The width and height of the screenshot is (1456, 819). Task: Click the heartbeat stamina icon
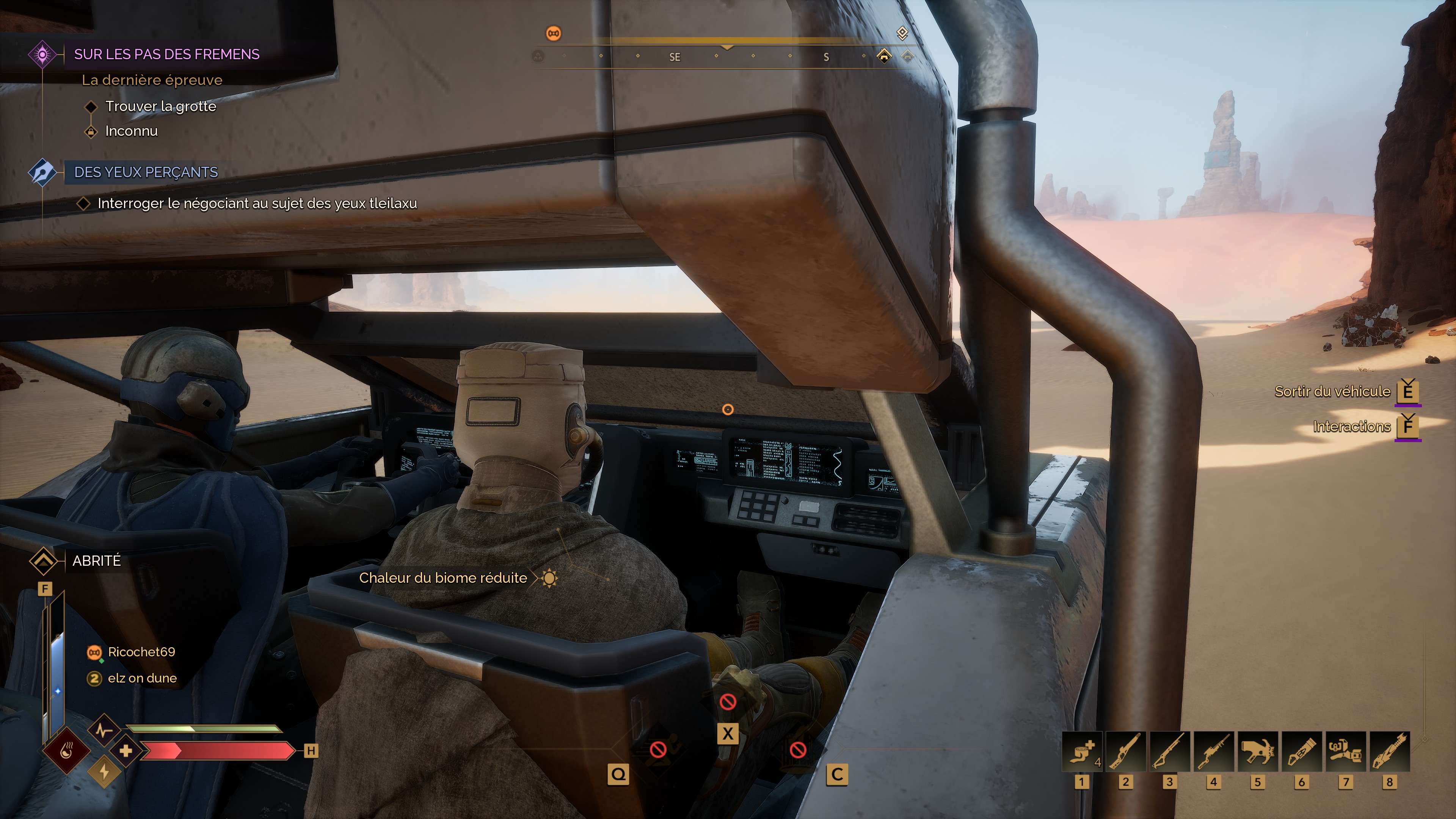tap(104, 730)
